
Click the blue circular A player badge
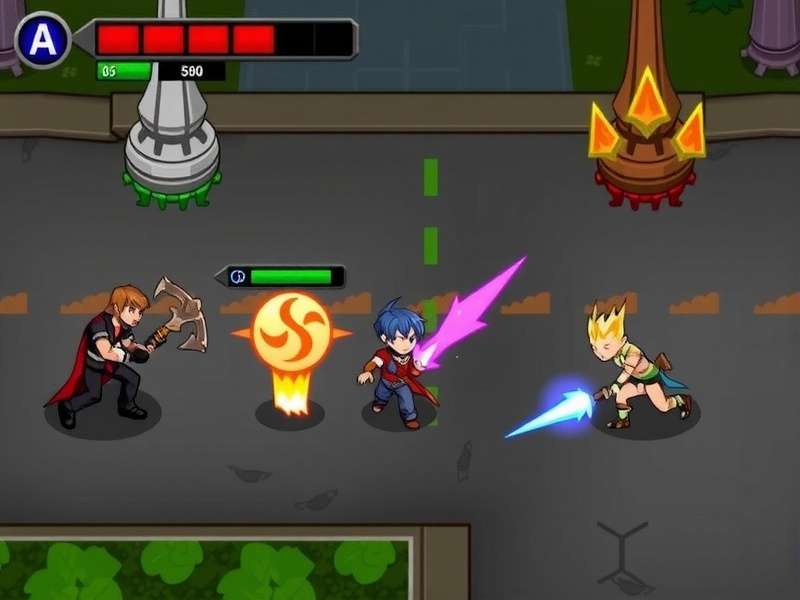coord(42,39)
